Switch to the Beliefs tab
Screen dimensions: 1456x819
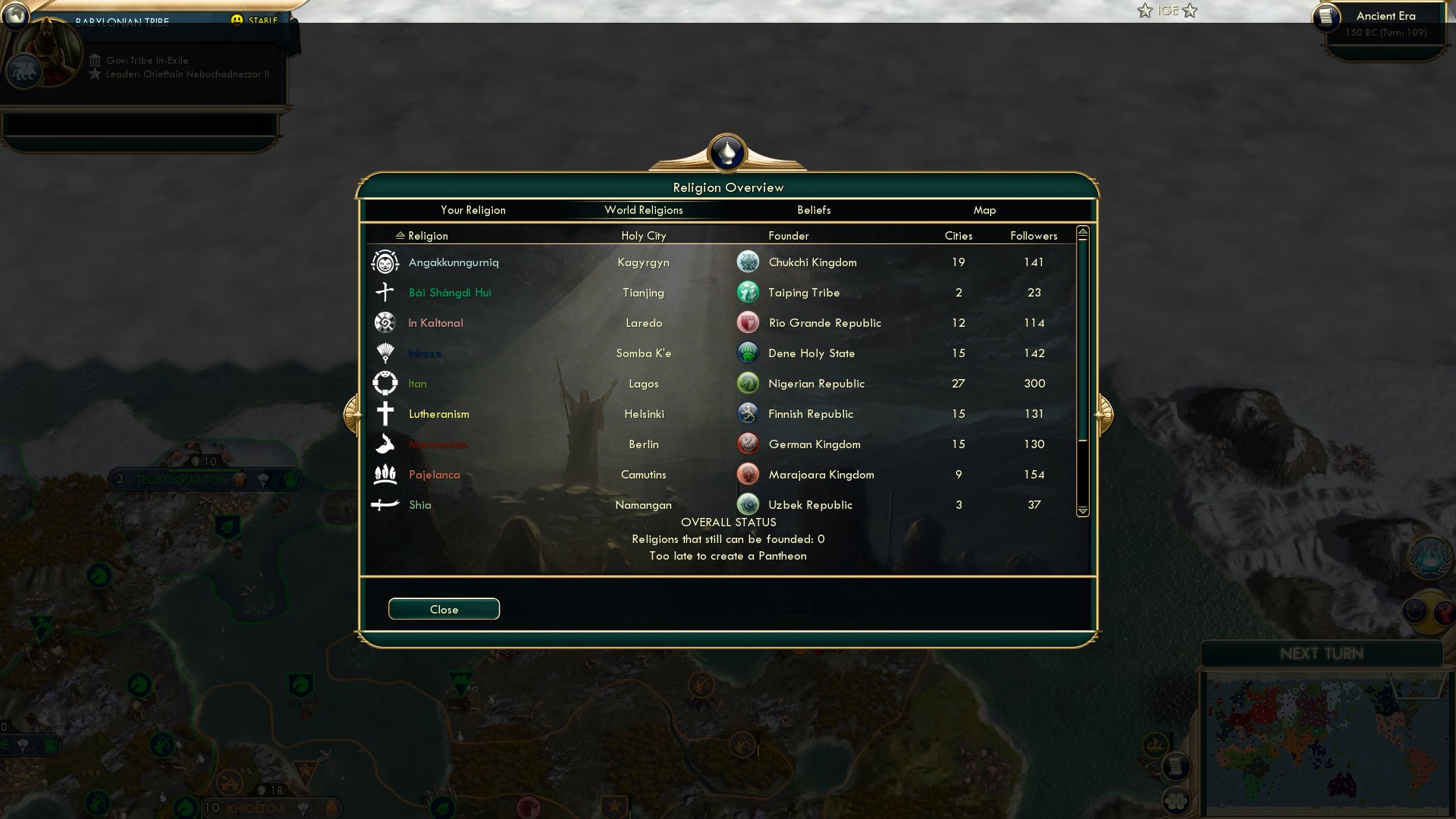coord(814,210)
